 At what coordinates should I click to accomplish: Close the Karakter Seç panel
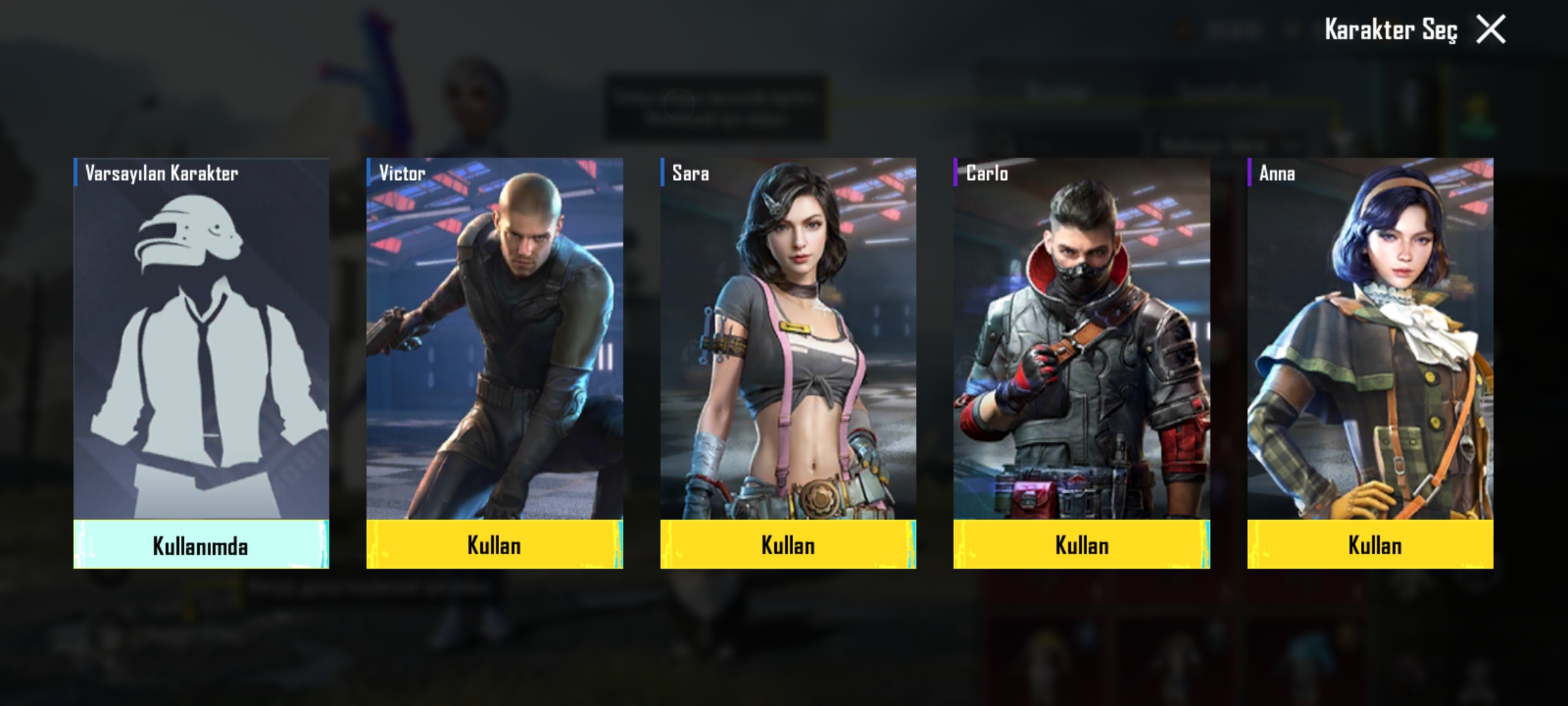point(1490,30)
